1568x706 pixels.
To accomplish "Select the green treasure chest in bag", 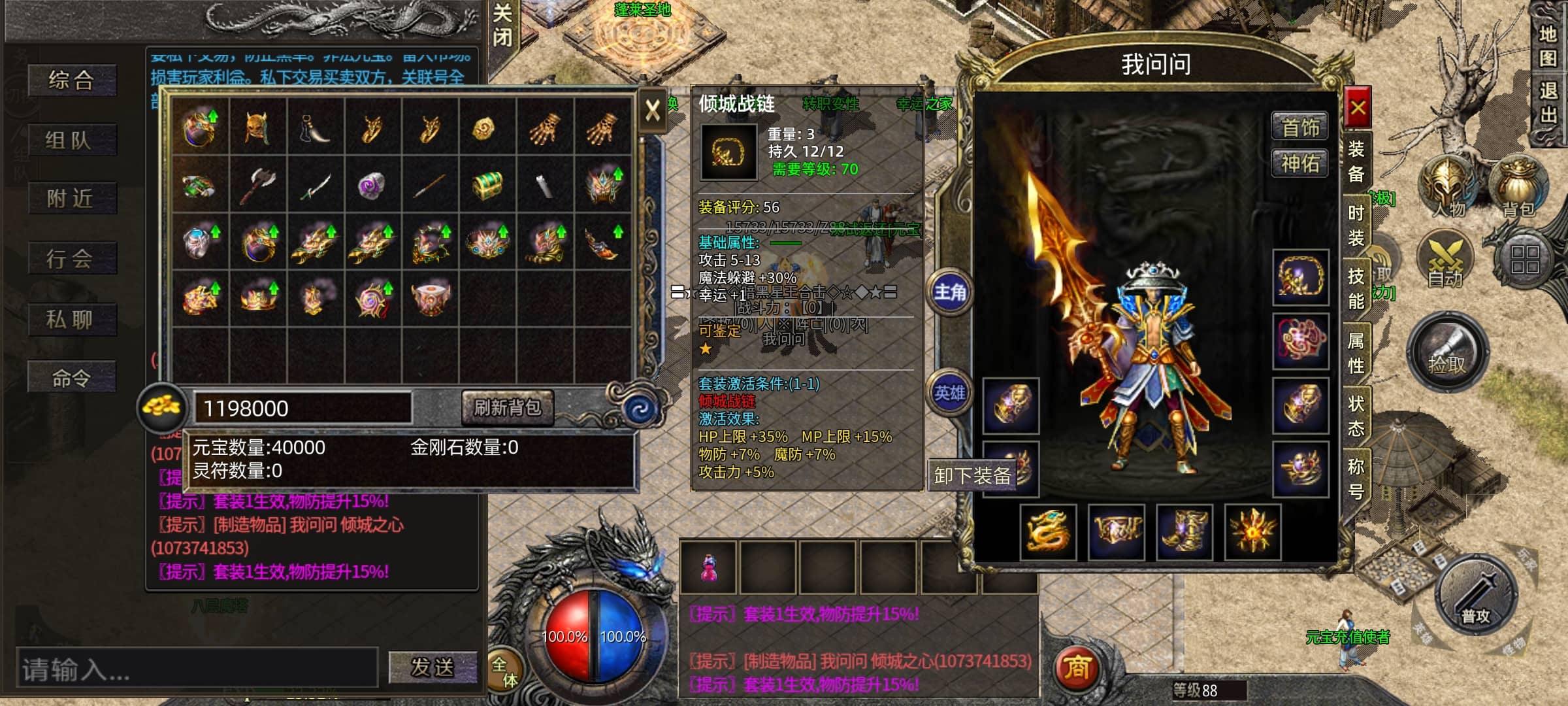I will [x=487, y=184].
